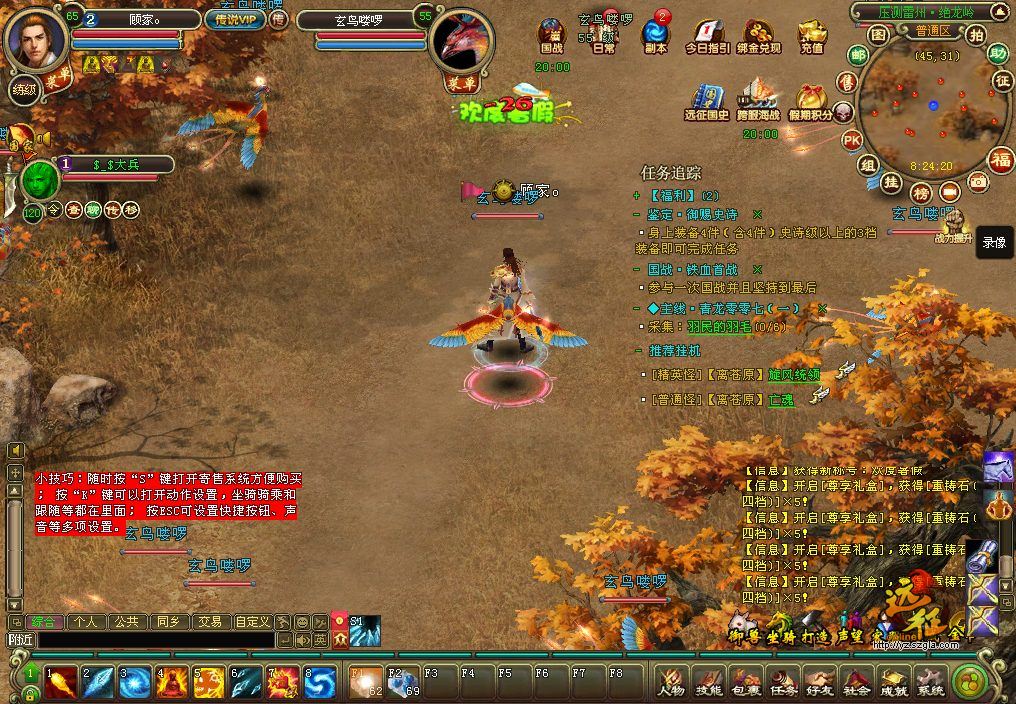Open the 系统 system menu

coord(931,682)
